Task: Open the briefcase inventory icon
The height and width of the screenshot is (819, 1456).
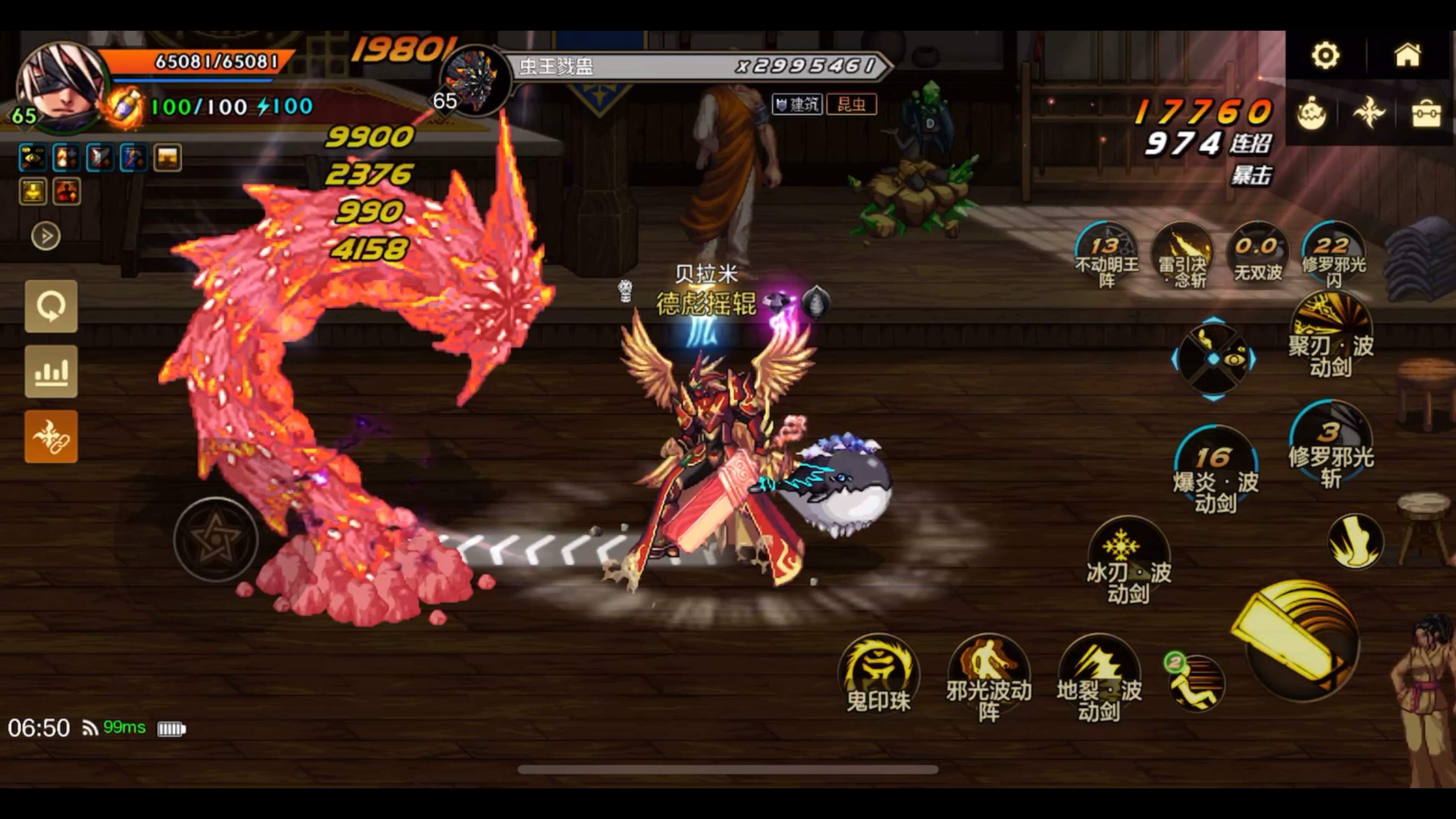Action: 1425,114
